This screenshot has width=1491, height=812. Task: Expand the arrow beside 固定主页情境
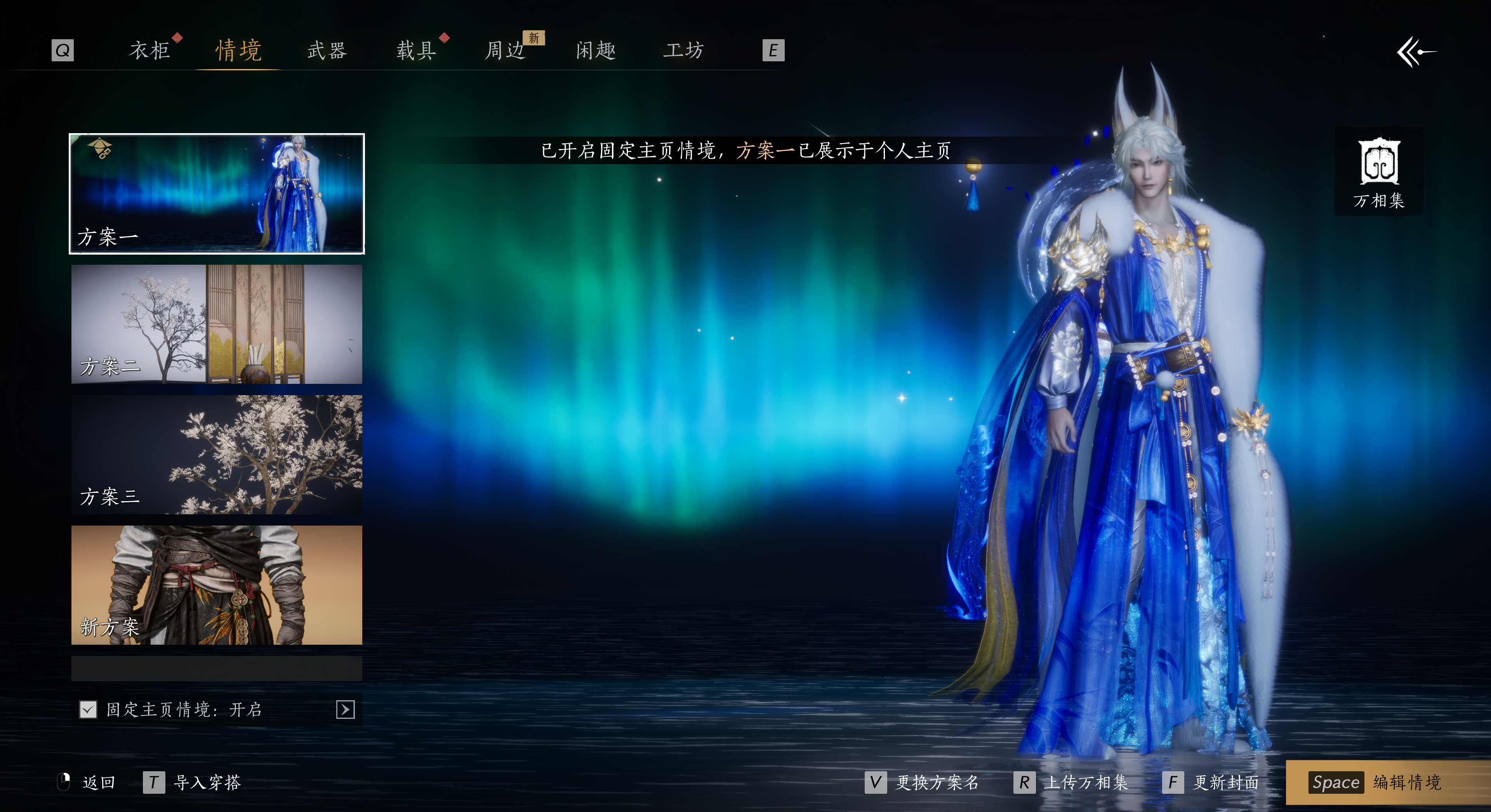pos(345,710)
